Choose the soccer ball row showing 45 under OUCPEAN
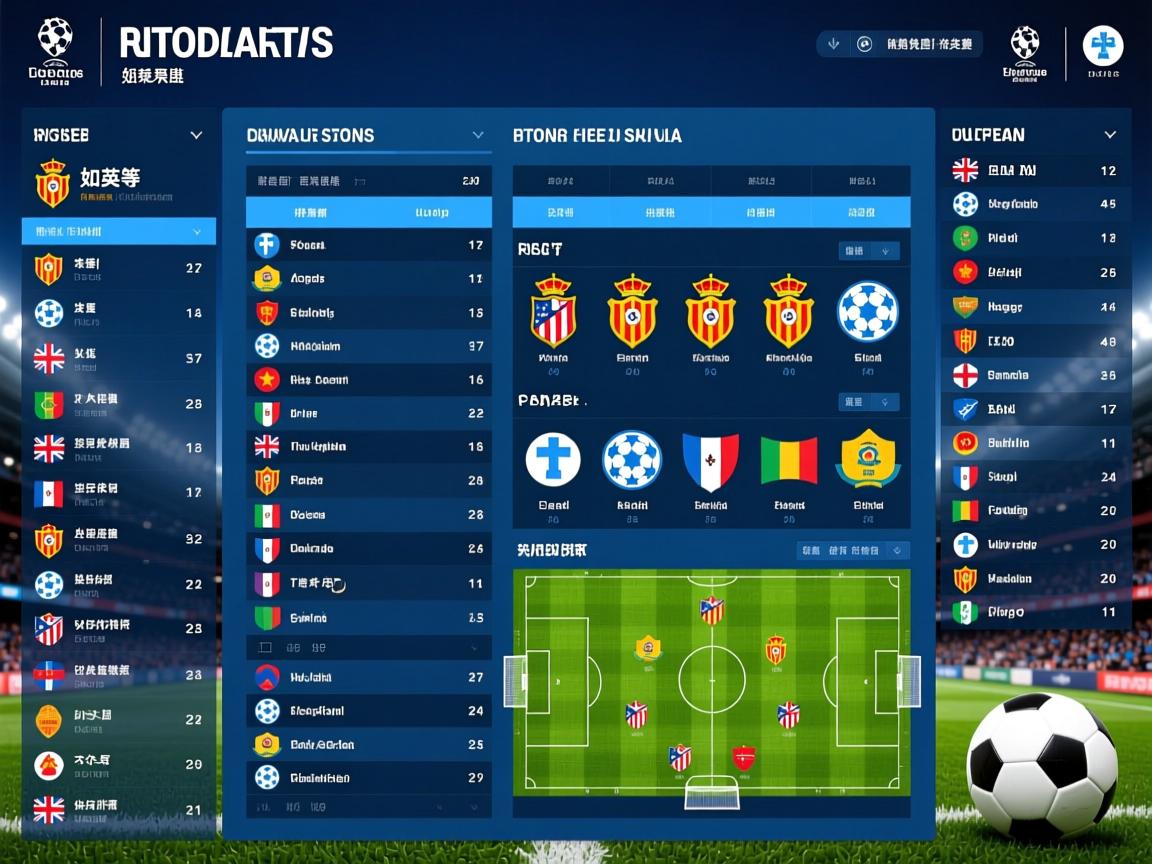 [x=1035, y=204]
